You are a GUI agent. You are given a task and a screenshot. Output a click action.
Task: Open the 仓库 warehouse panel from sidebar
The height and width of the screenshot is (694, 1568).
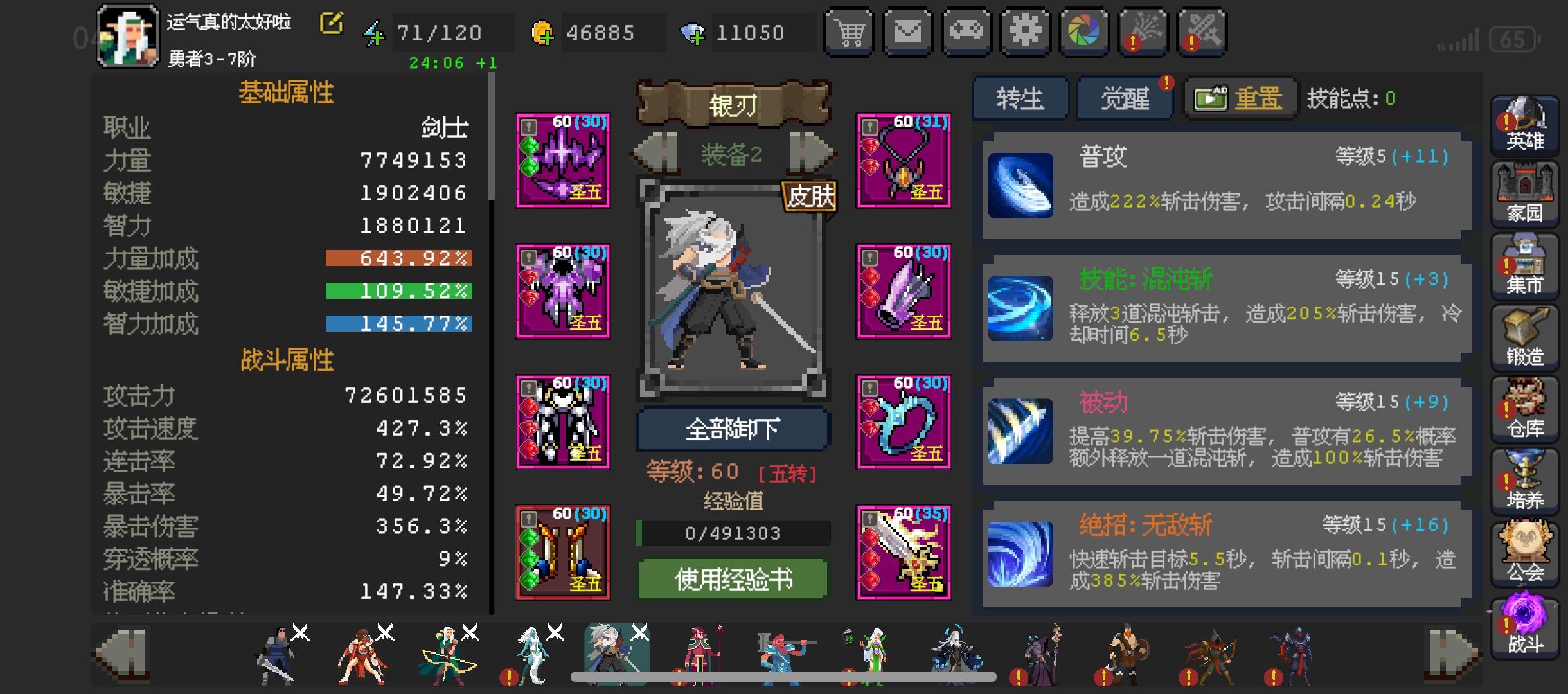pyautogui.click(x=1526, y=408)
